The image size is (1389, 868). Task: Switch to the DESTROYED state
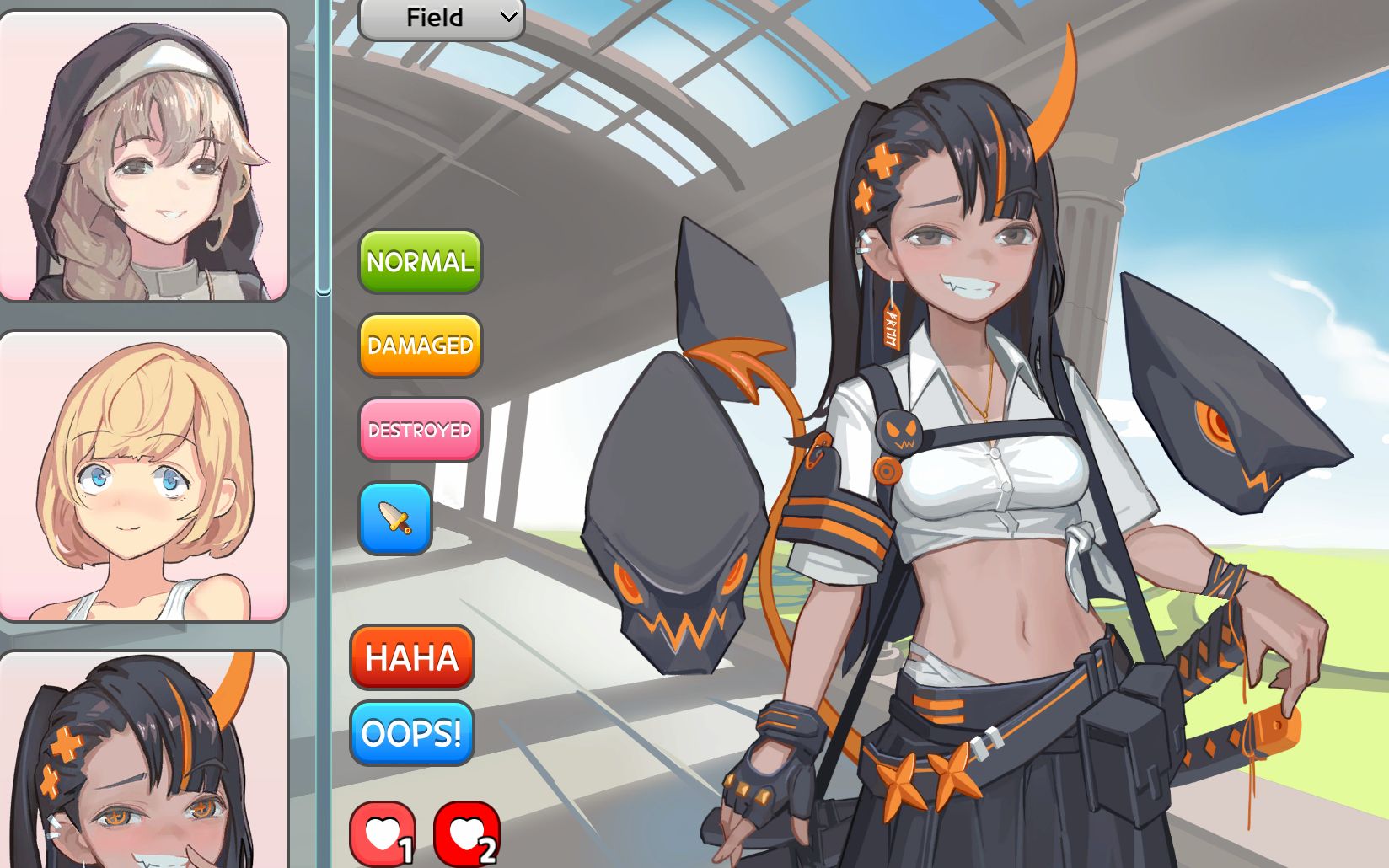(420, 431)
